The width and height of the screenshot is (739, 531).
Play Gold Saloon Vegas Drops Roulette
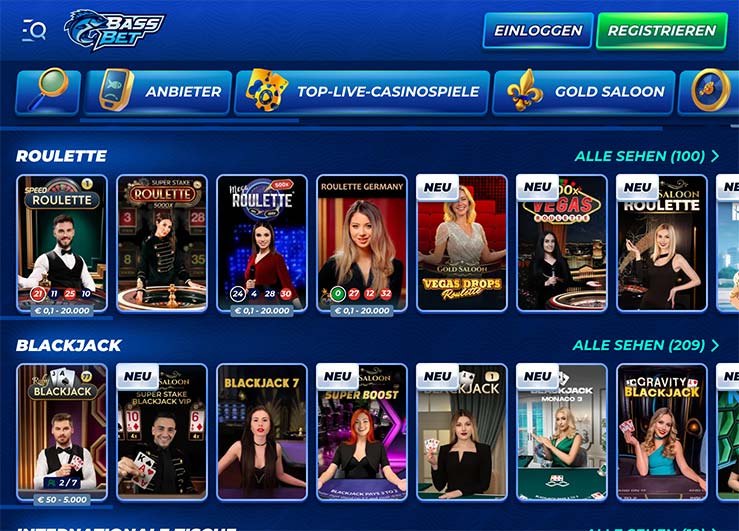pos(462,243)
